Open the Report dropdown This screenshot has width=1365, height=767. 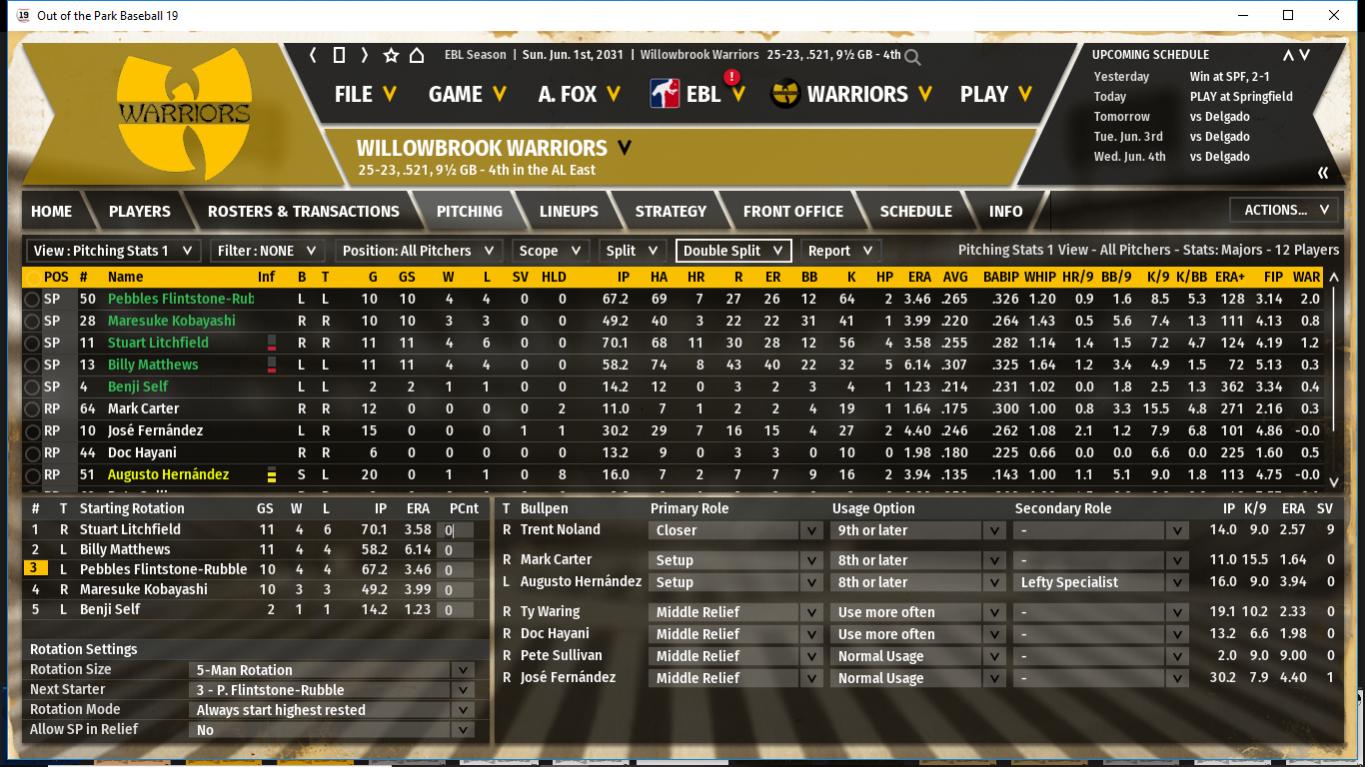coord(840,251)
